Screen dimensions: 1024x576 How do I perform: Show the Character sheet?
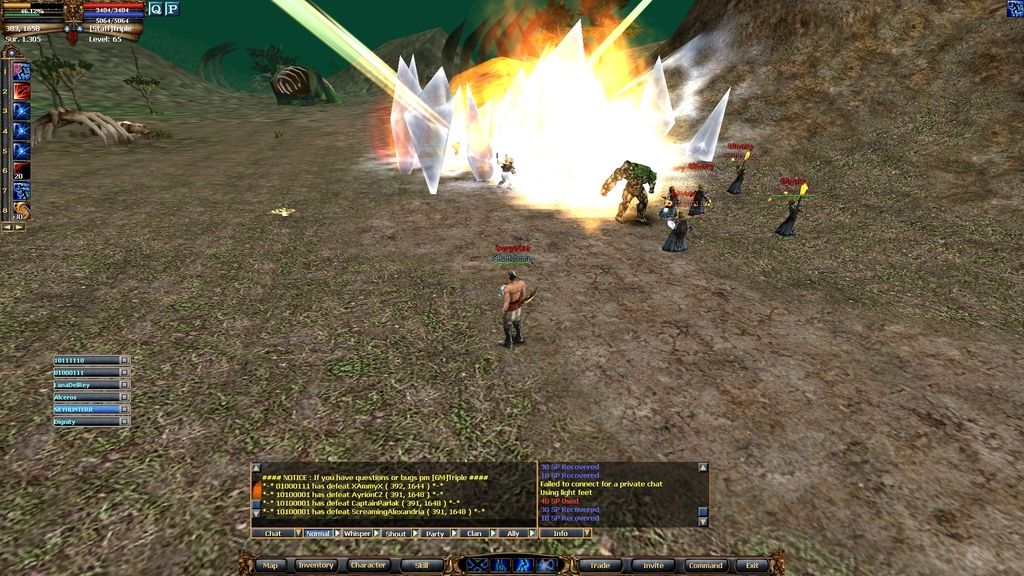tap(368, 565)
